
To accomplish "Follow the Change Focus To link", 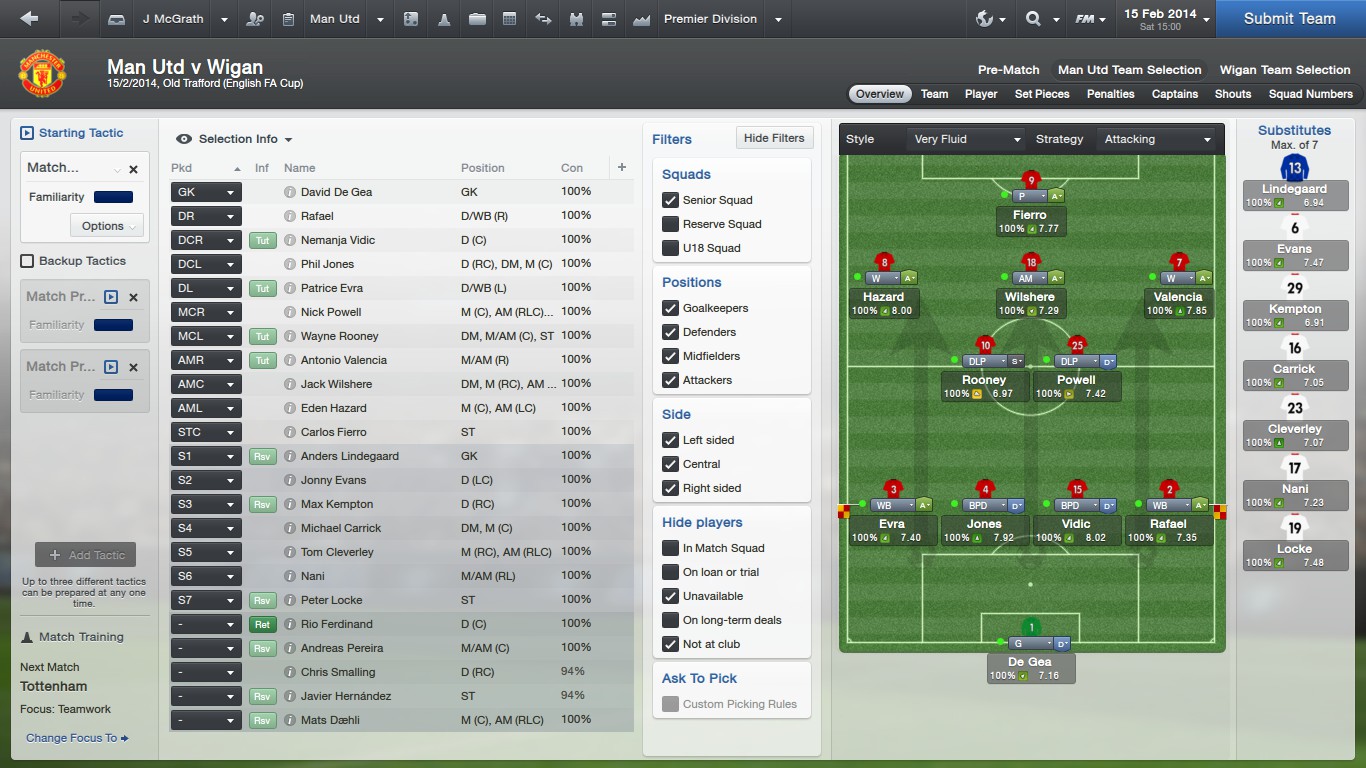I will 77,738.
